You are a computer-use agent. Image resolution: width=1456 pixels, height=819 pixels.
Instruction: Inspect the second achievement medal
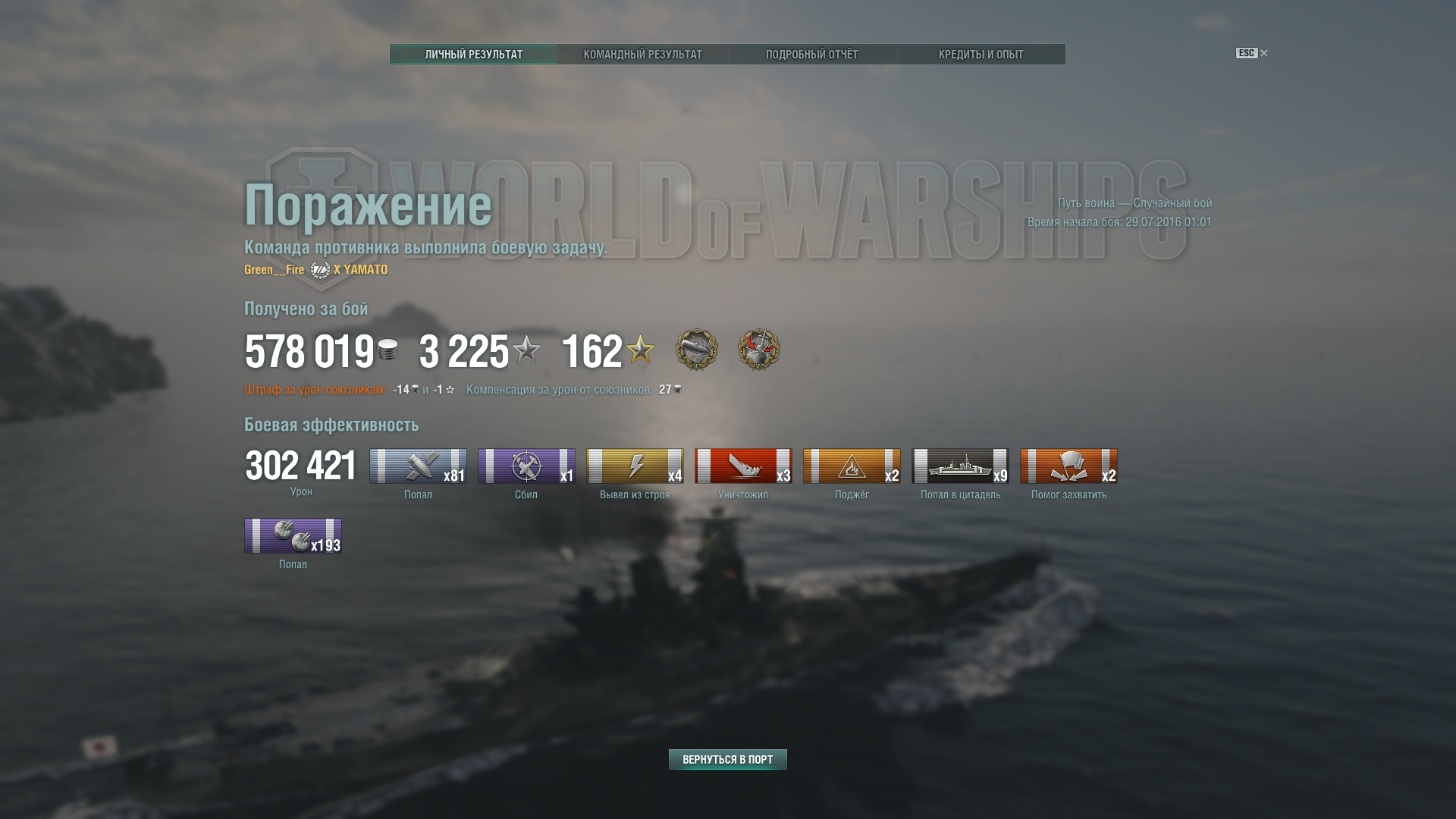click(x=758, y=350)
